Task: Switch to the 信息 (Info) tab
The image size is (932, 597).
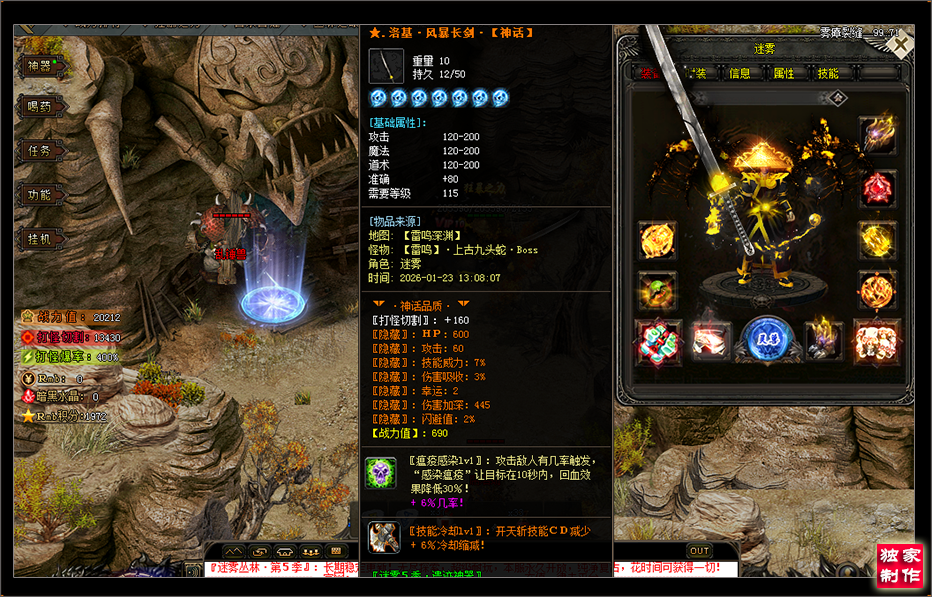Action: tap(740, 73)
